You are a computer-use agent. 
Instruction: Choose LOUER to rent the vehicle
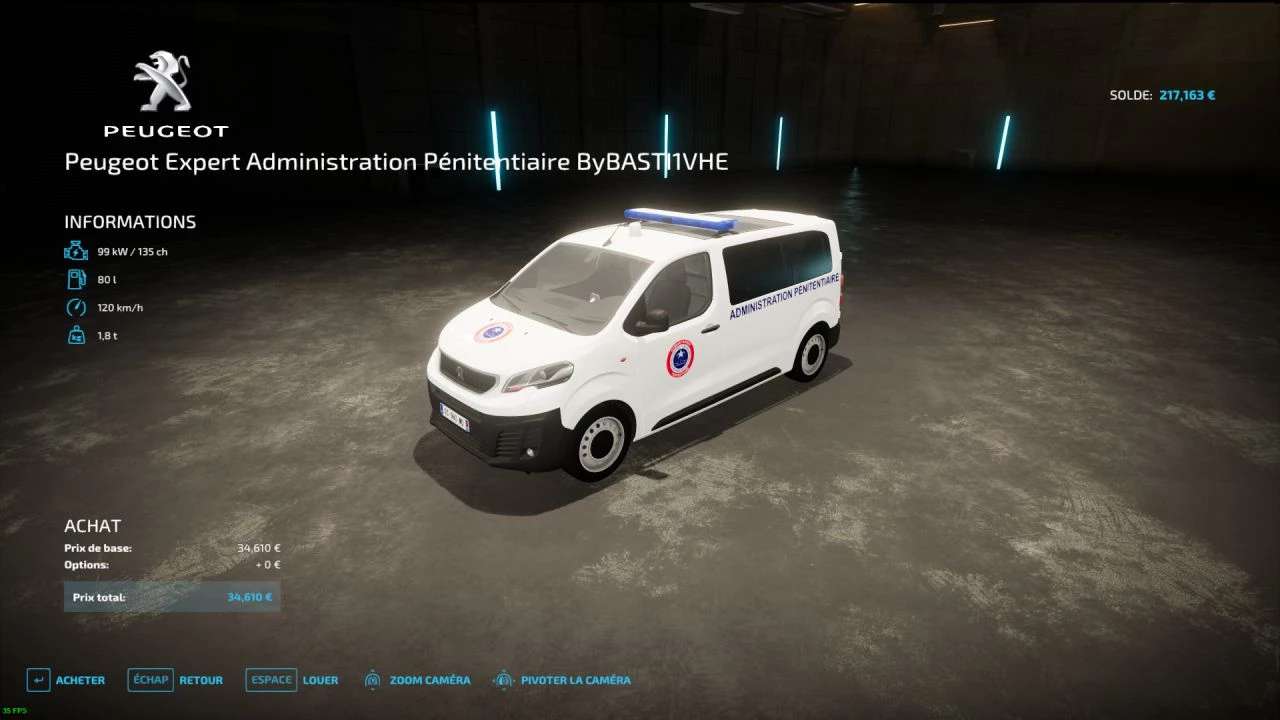point(292,680)
